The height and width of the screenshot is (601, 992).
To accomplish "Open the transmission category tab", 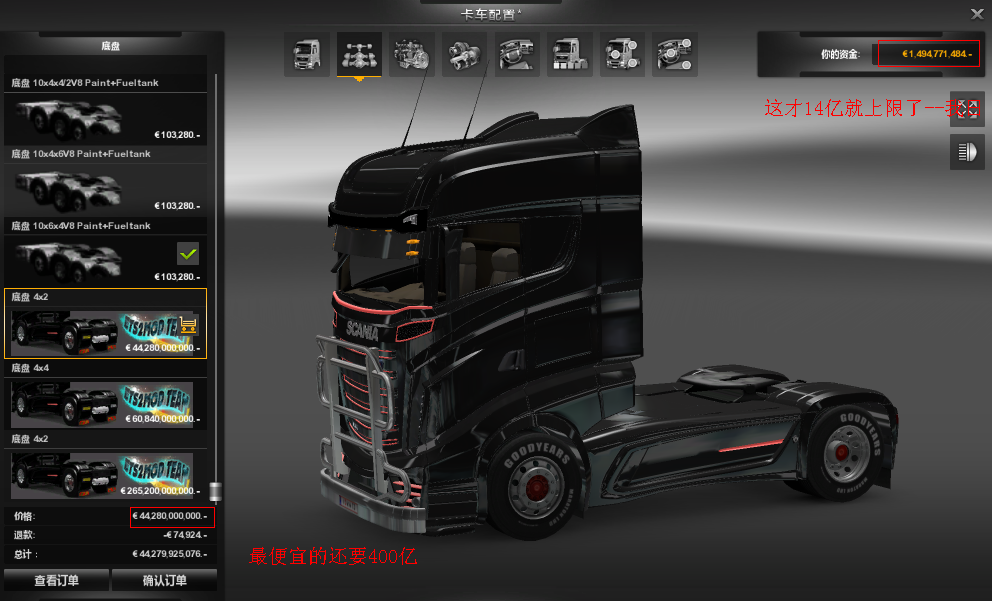I will (x=464, y=54).
